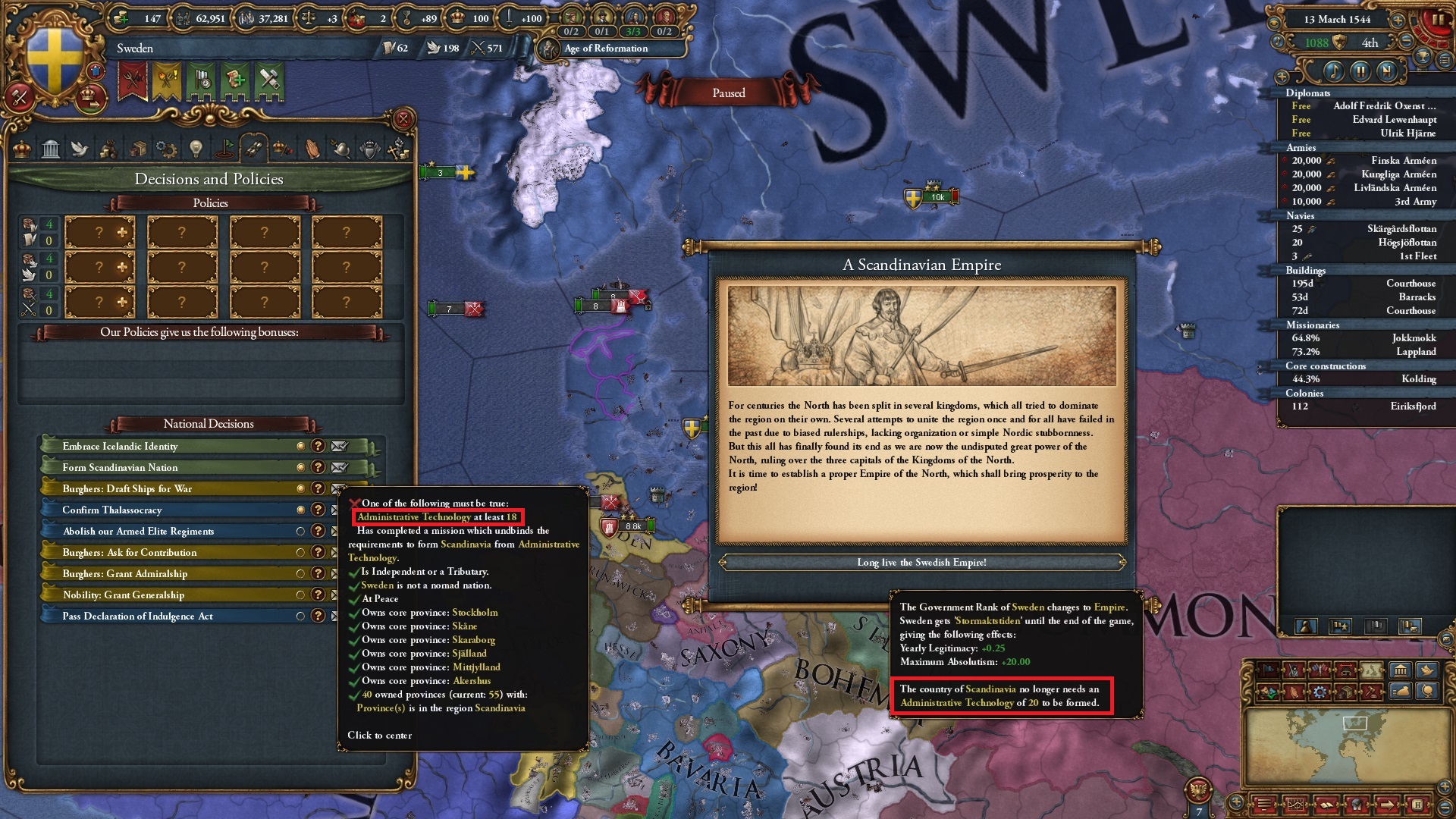1456x819 pixels.
Task: Open the Missions tab with flag icon
Action: pos(224,149)
